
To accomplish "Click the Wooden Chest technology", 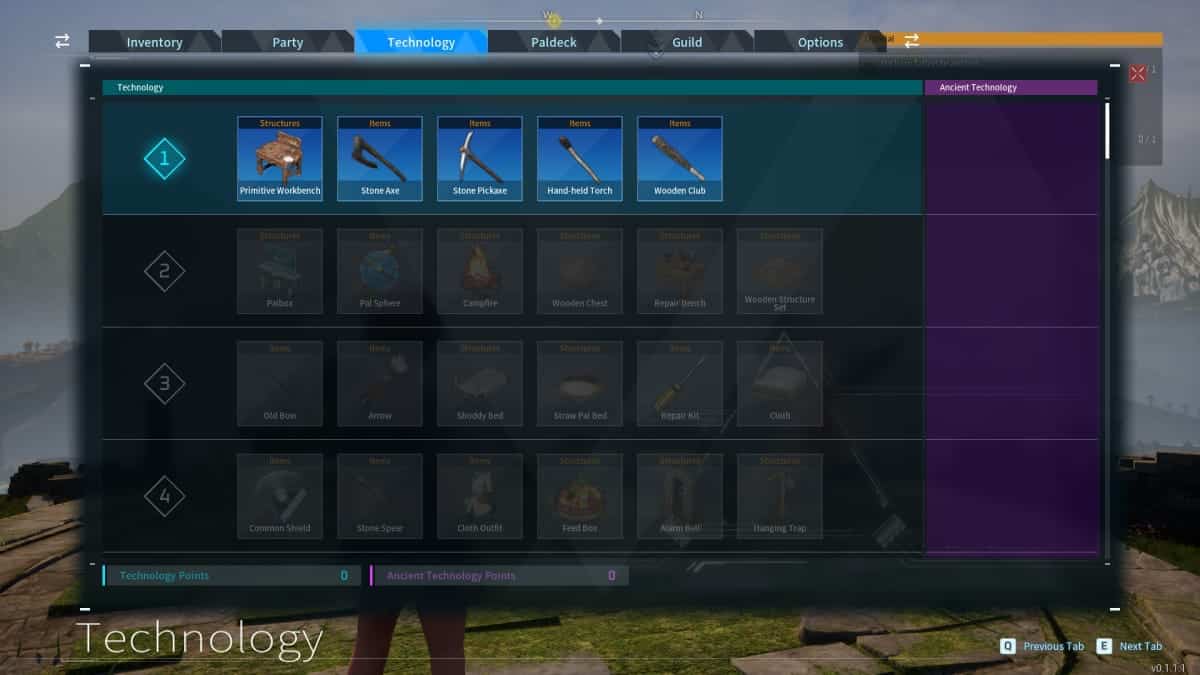I will point(580,271).
